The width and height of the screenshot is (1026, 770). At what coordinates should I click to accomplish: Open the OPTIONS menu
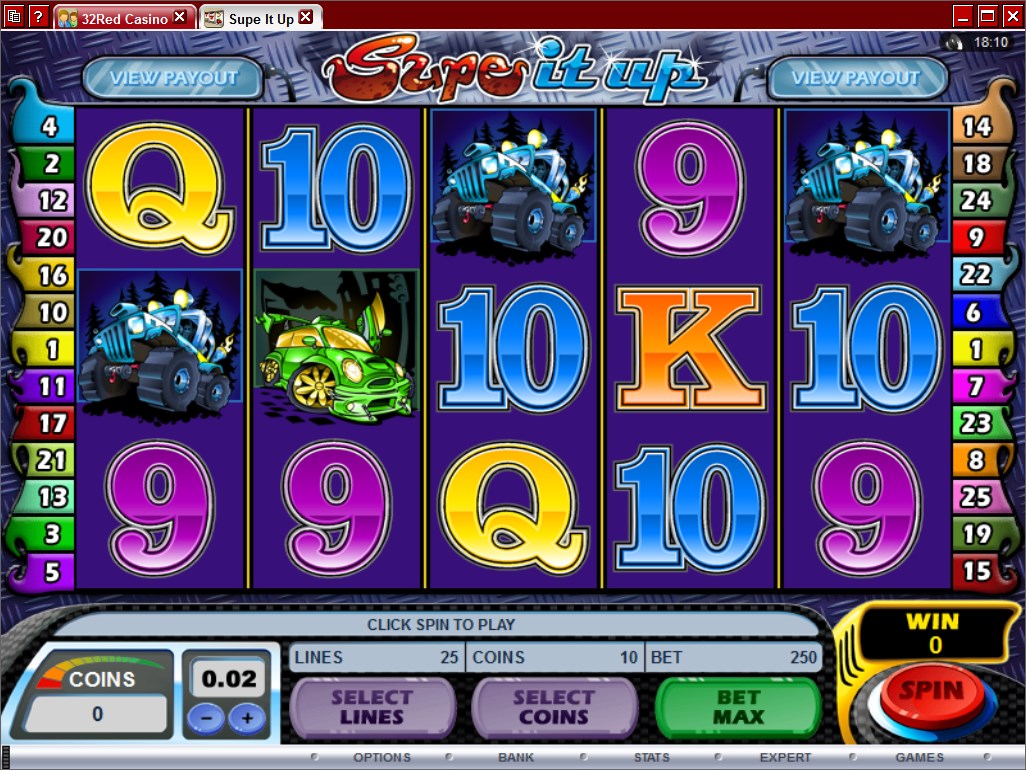point(381,757)
